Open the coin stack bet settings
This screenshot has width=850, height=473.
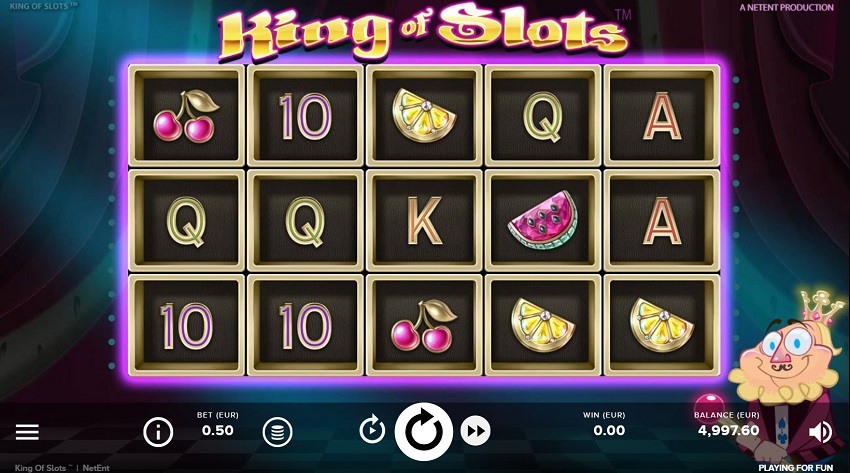(x=277, y=432)
